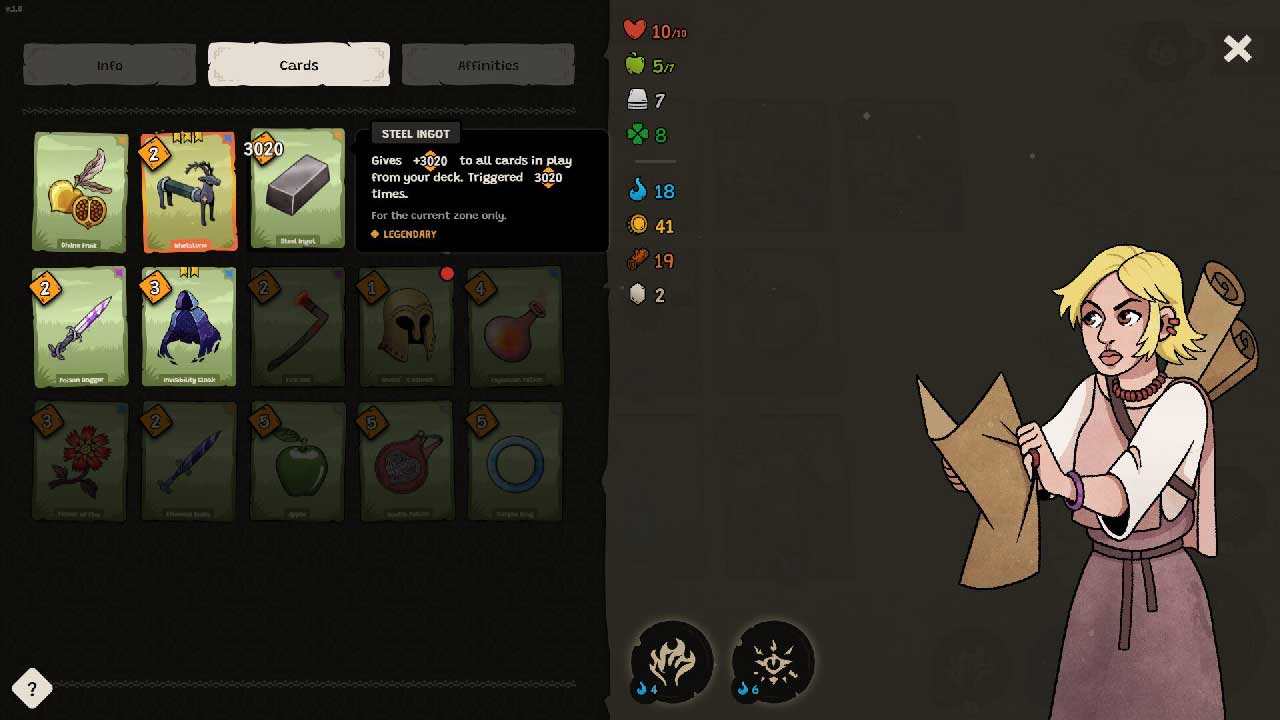Image resolution: width=1280 pixels, height=720 pixels.
Task: Switch to the Info tab
Action: coord(109,65)
